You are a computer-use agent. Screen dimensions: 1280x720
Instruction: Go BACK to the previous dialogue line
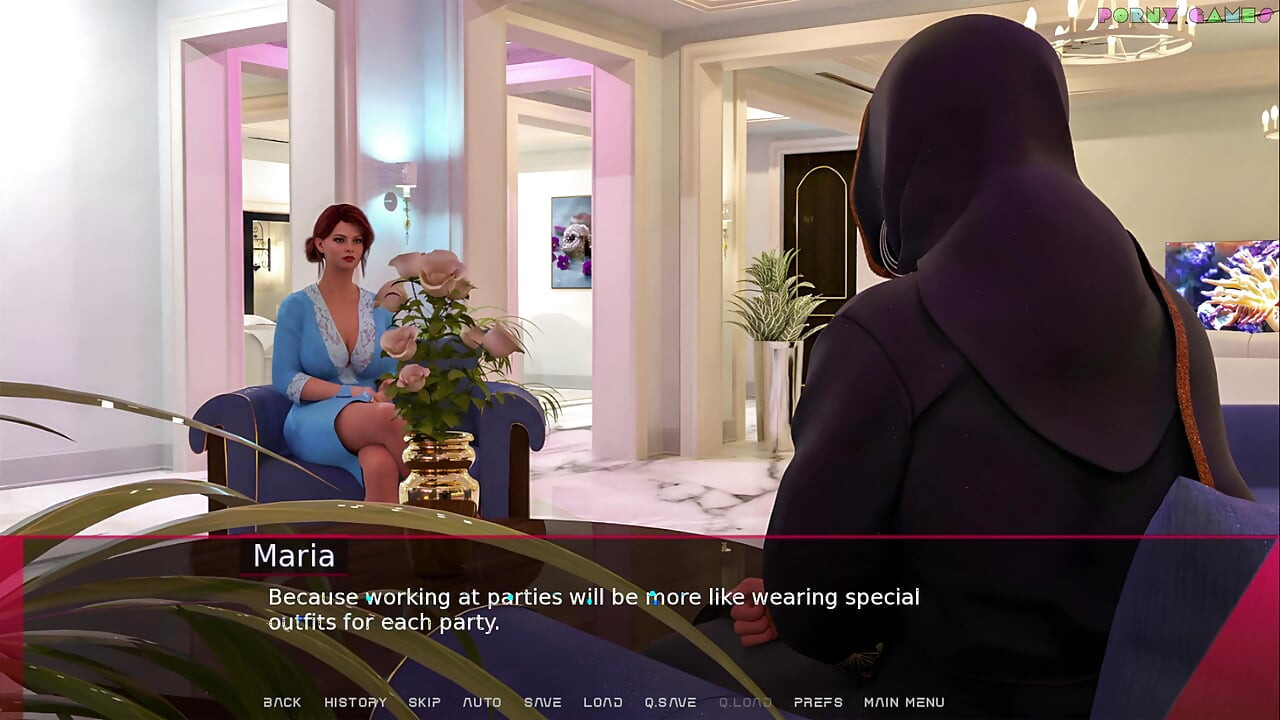coord(282,702)
